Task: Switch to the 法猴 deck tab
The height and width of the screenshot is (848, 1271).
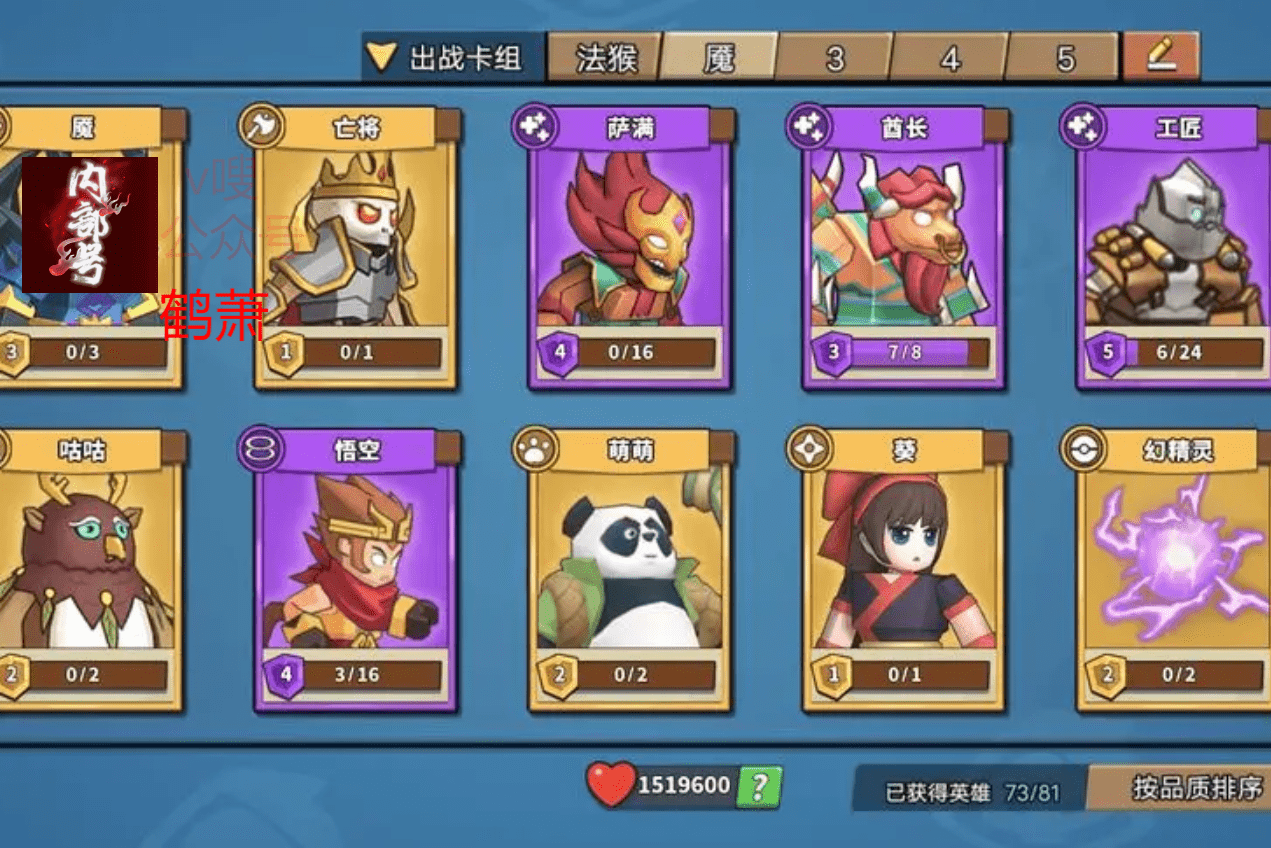Action: pos(604,58)
